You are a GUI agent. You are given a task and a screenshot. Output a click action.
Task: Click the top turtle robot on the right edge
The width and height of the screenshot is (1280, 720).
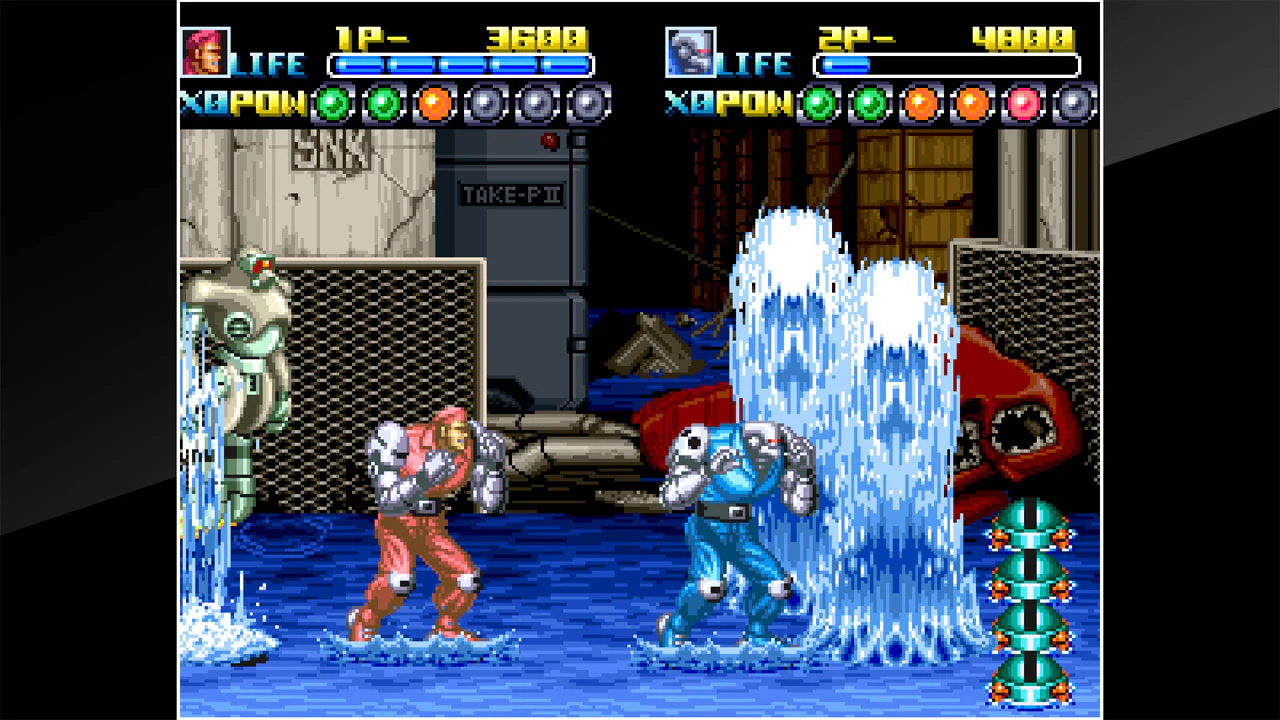click(x=1030, y=525)
